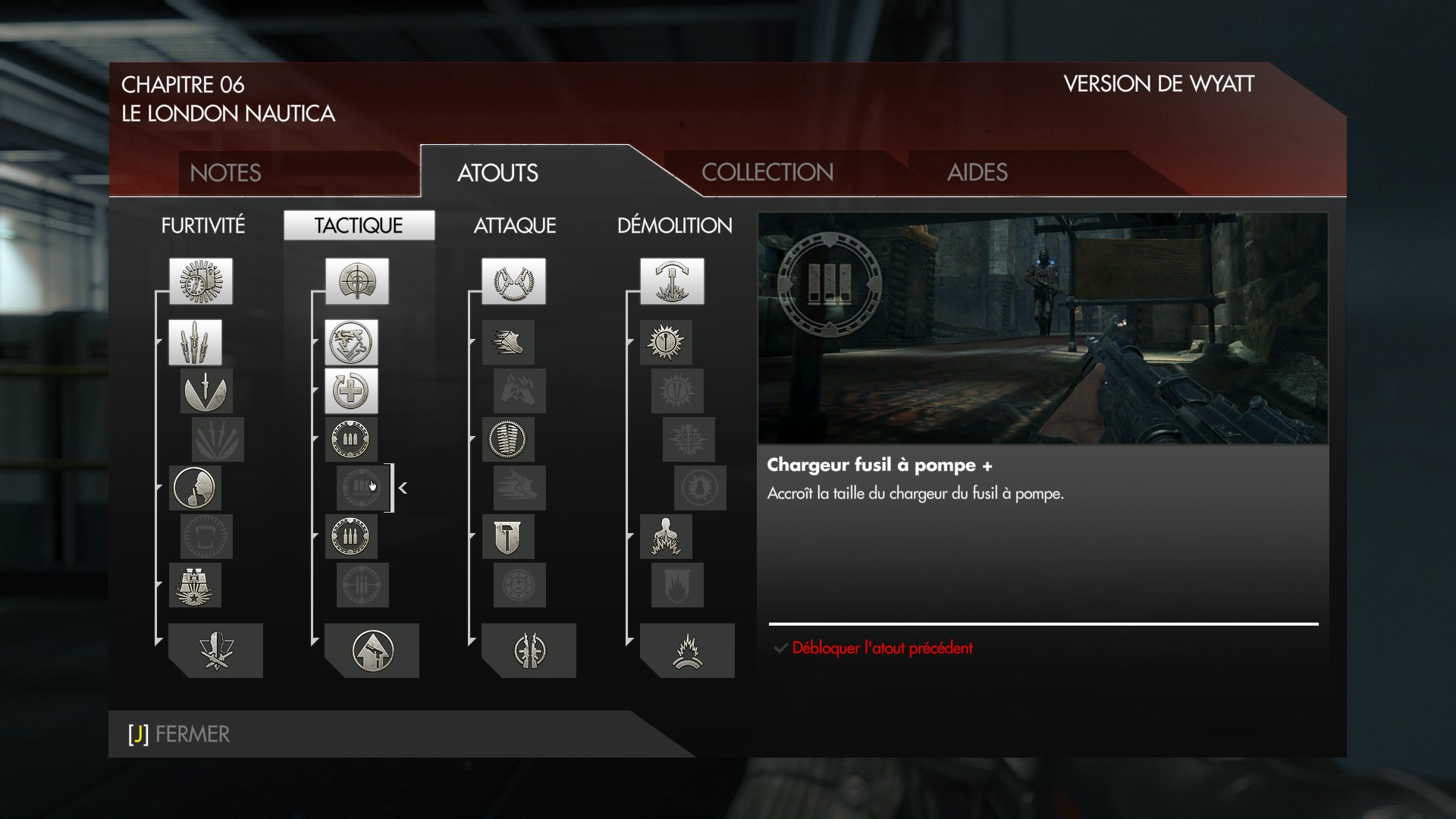
Task: Select the detonator plunger perk atop Démolition
Action: (x=671, y=281)
